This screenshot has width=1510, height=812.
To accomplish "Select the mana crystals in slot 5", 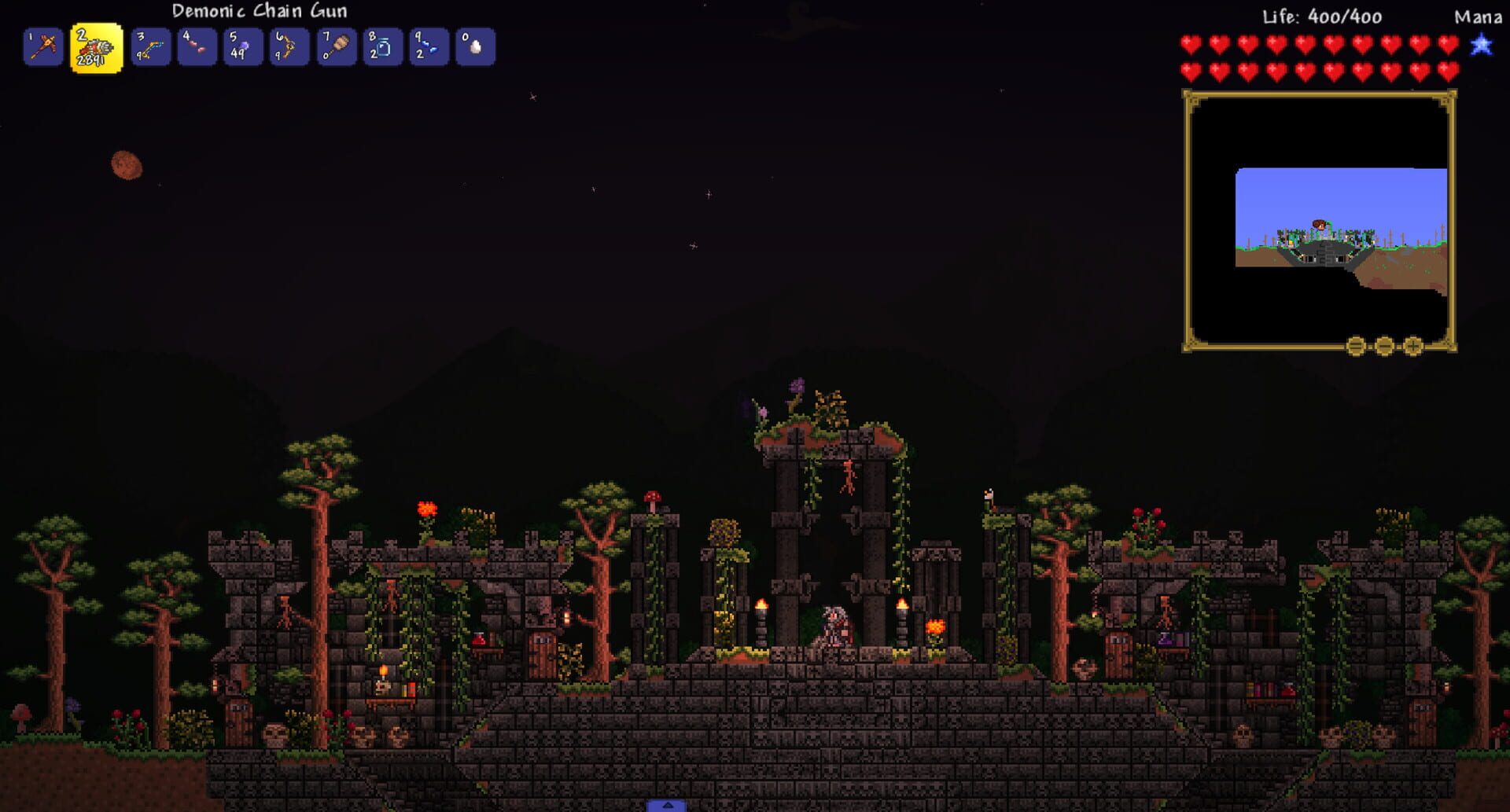I will (x=243, y=47).
